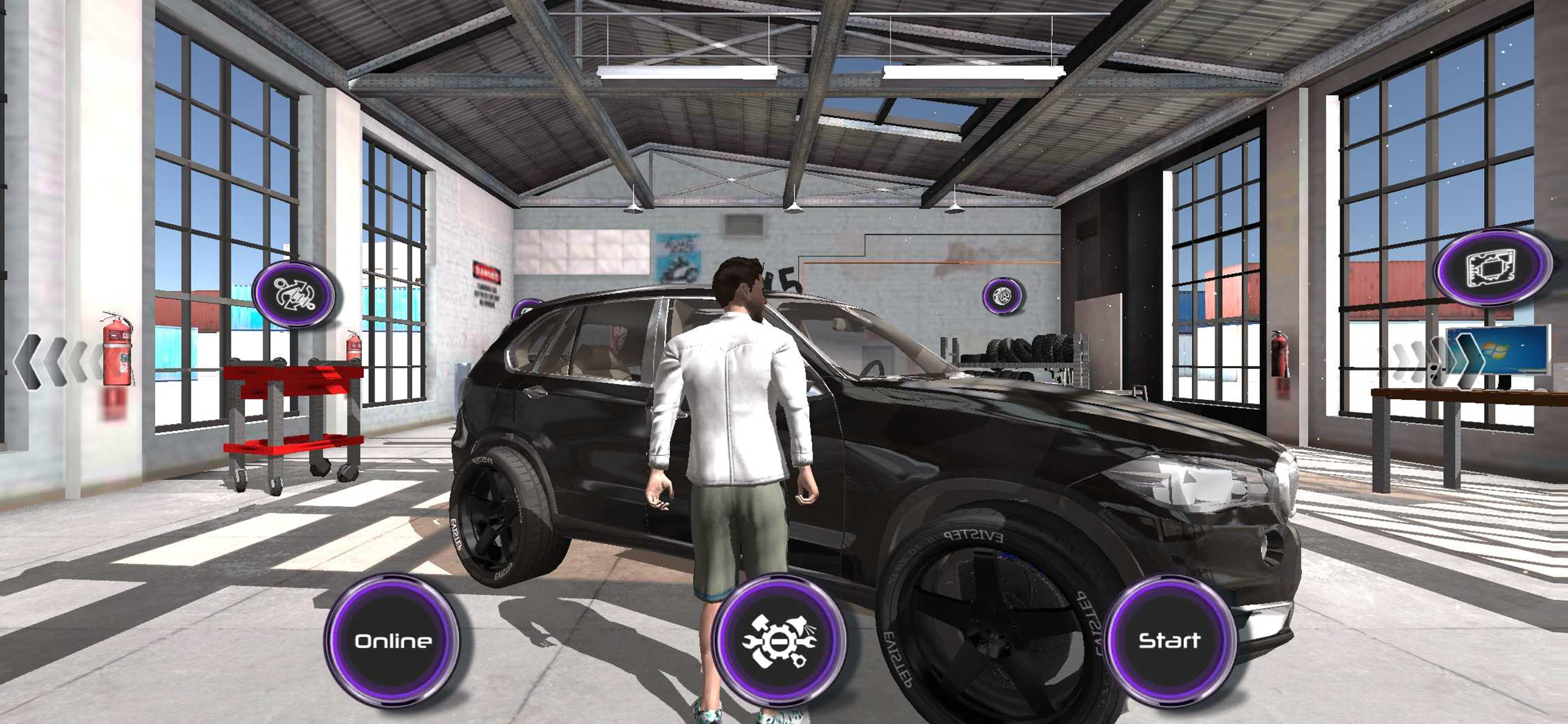
Task: Tap the Start button
Action: coord(1168,641)
